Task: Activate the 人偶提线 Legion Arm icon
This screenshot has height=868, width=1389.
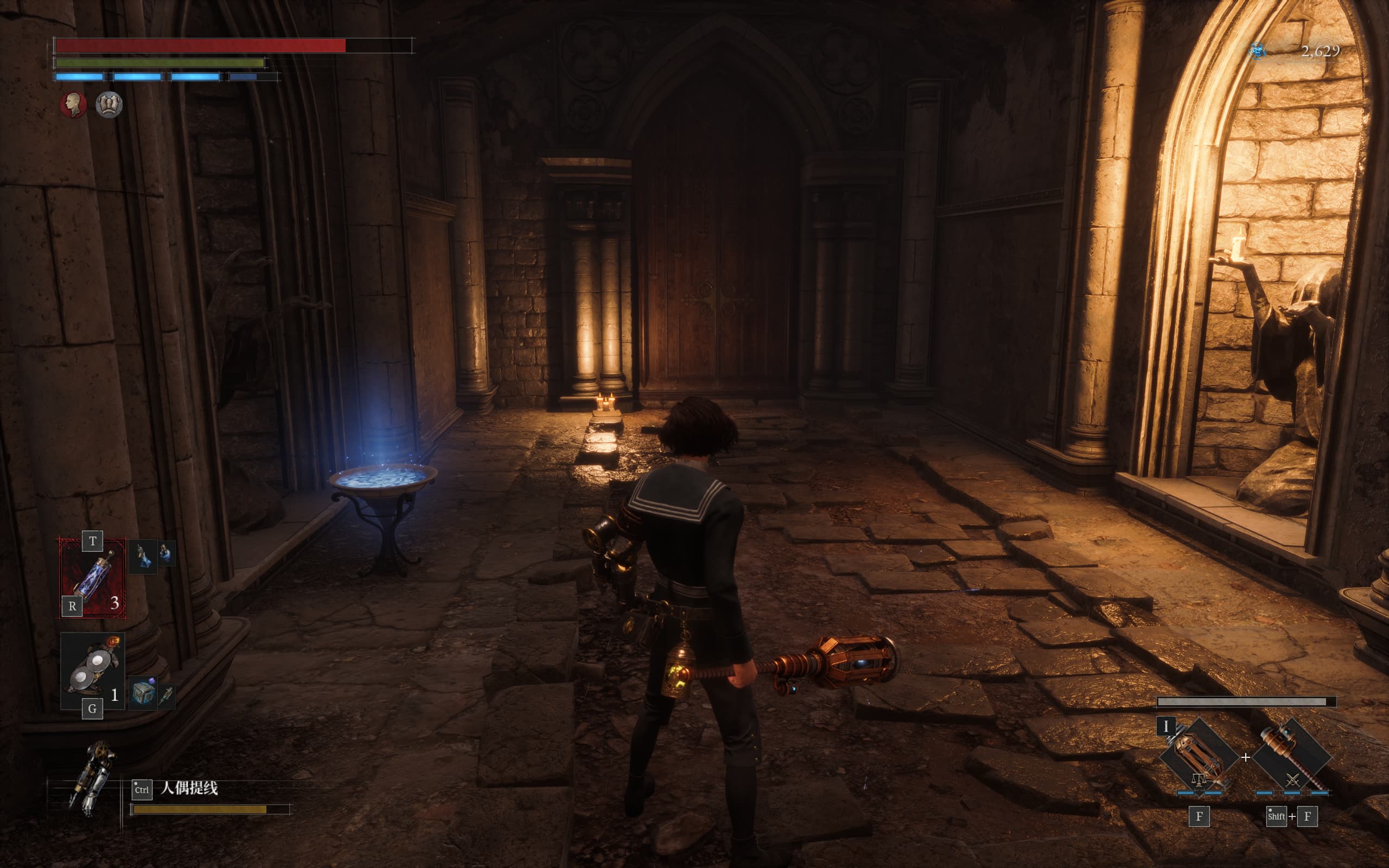Action: (92, 777)
